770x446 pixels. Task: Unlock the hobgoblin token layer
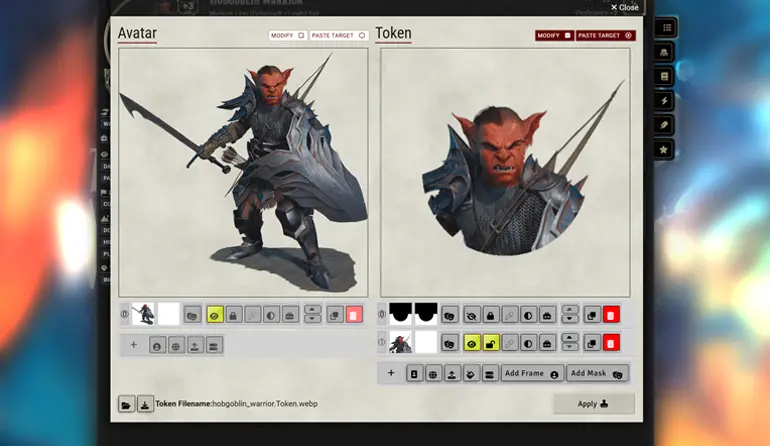click(x=491, y=343)
